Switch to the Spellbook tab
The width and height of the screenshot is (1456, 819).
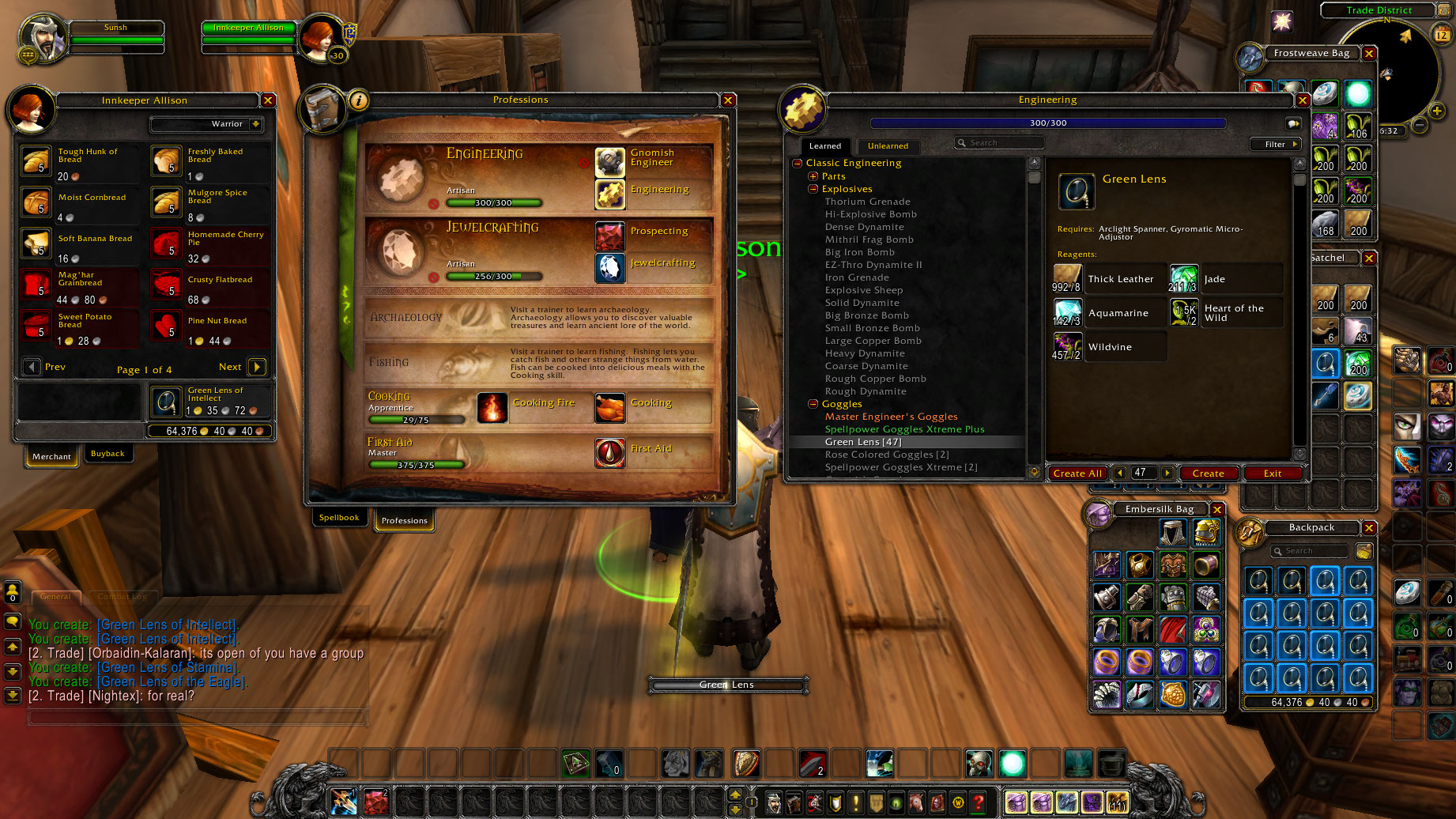tap(339, 518)
